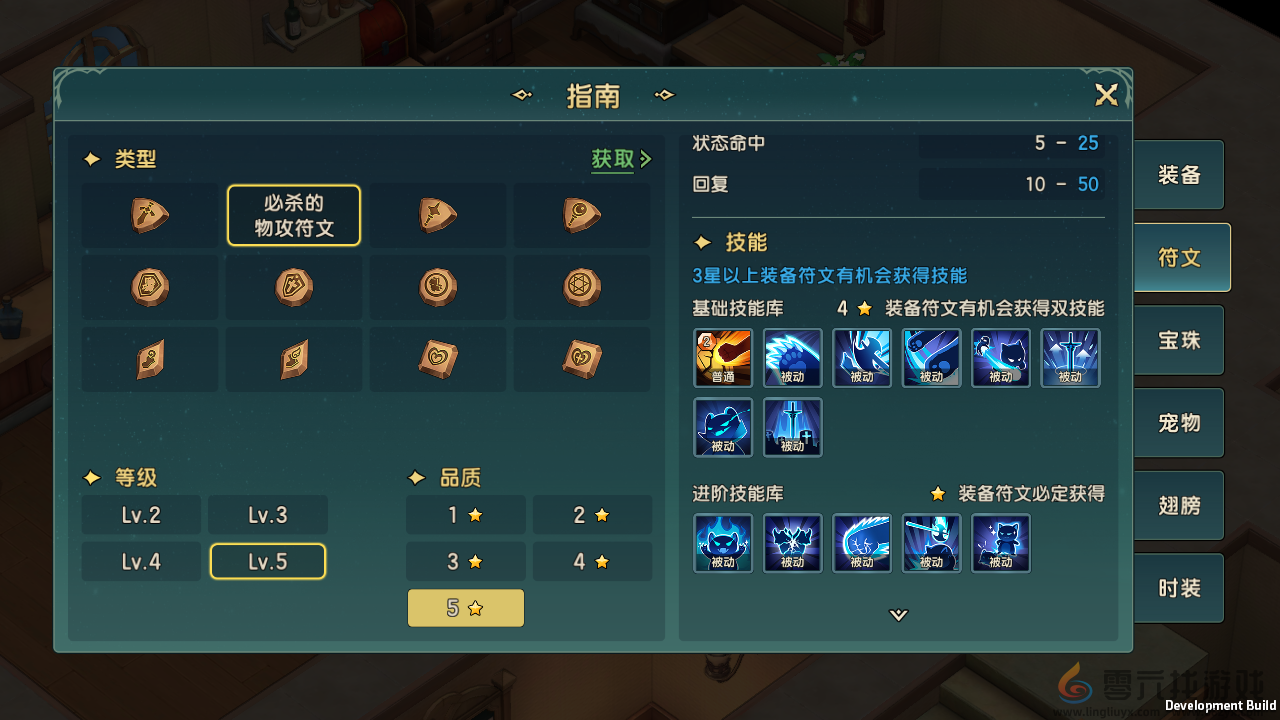This screenshot has height=720, width=1280.
Task: Expand more skills with the down chevron
Action: (x=897, y=616)
